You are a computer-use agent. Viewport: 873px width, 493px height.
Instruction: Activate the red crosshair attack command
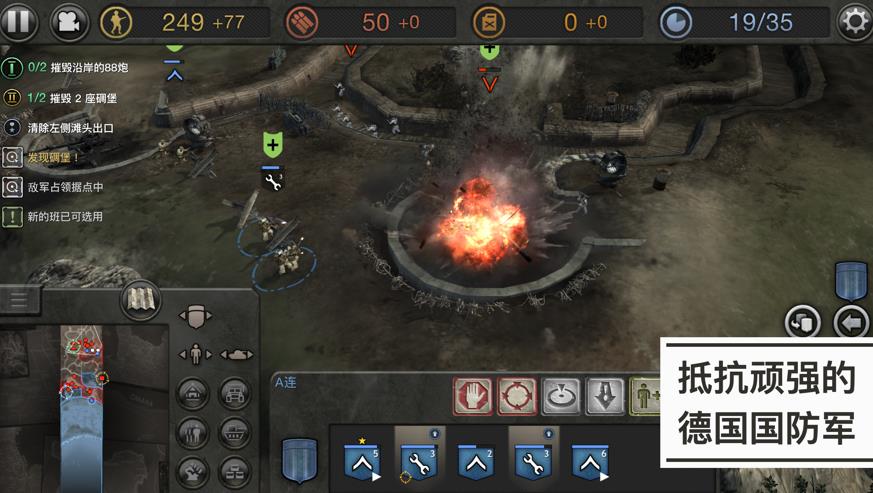pos(516,396)
